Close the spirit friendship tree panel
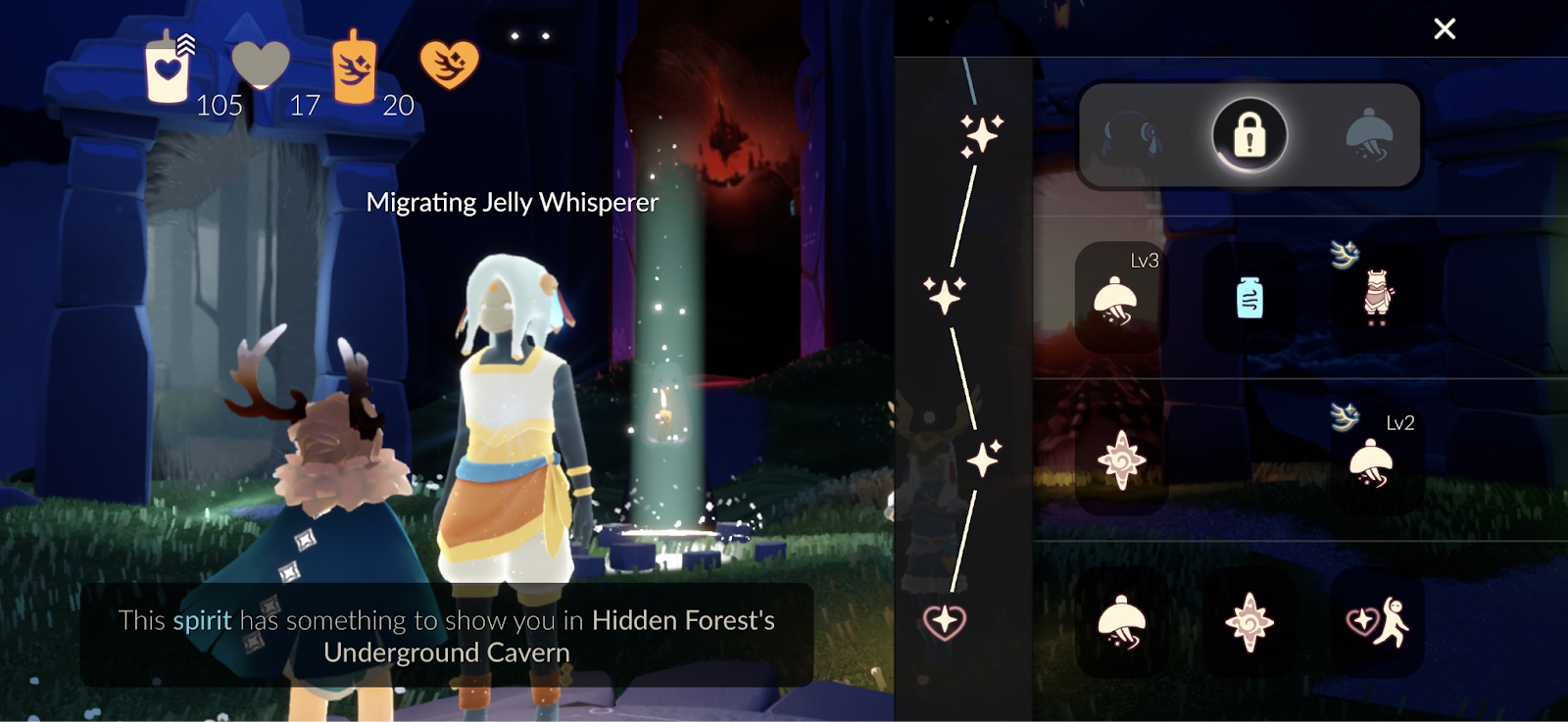Image resolution: width=1568 pixels, height=722 pixels. 1445,29
